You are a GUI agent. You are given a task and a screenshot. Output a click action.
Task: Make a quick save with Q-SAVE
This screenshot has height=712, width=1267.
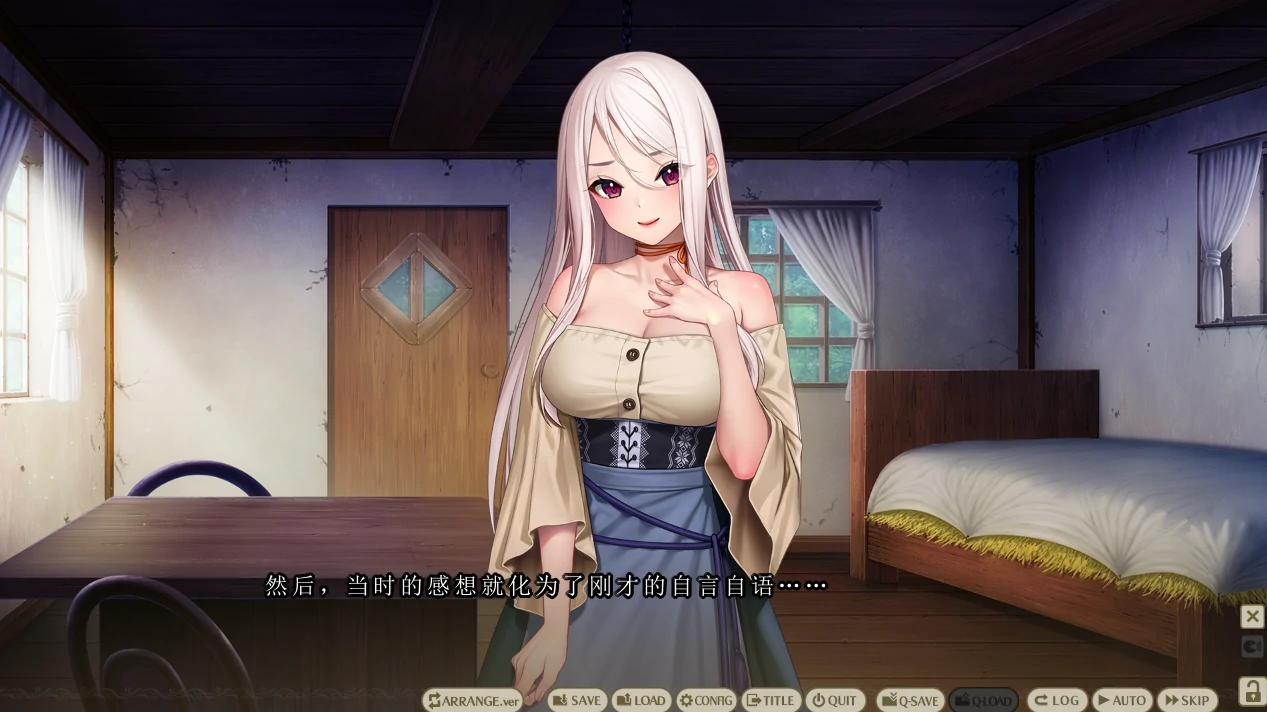909,700
